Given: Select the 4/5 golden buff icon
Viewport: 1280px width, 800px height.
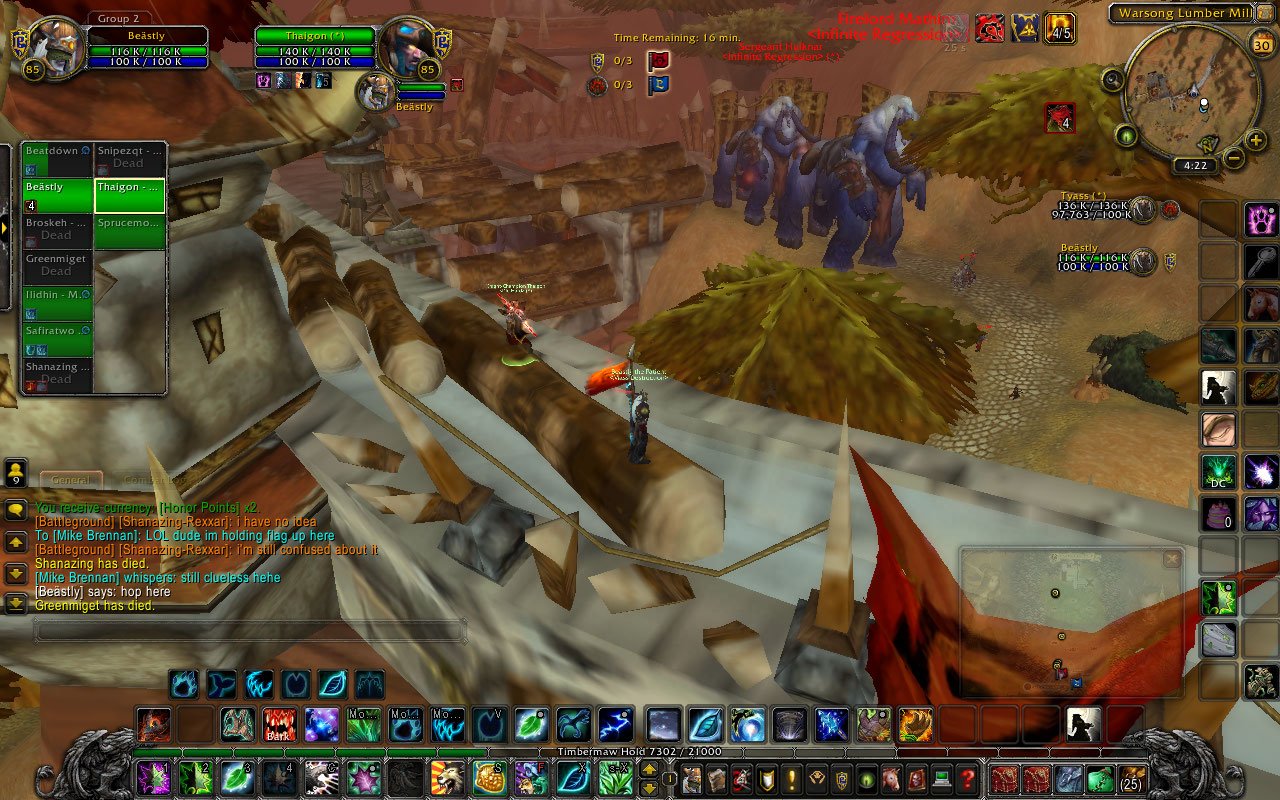Looking at the screenshot, I should coord(1060,28).
